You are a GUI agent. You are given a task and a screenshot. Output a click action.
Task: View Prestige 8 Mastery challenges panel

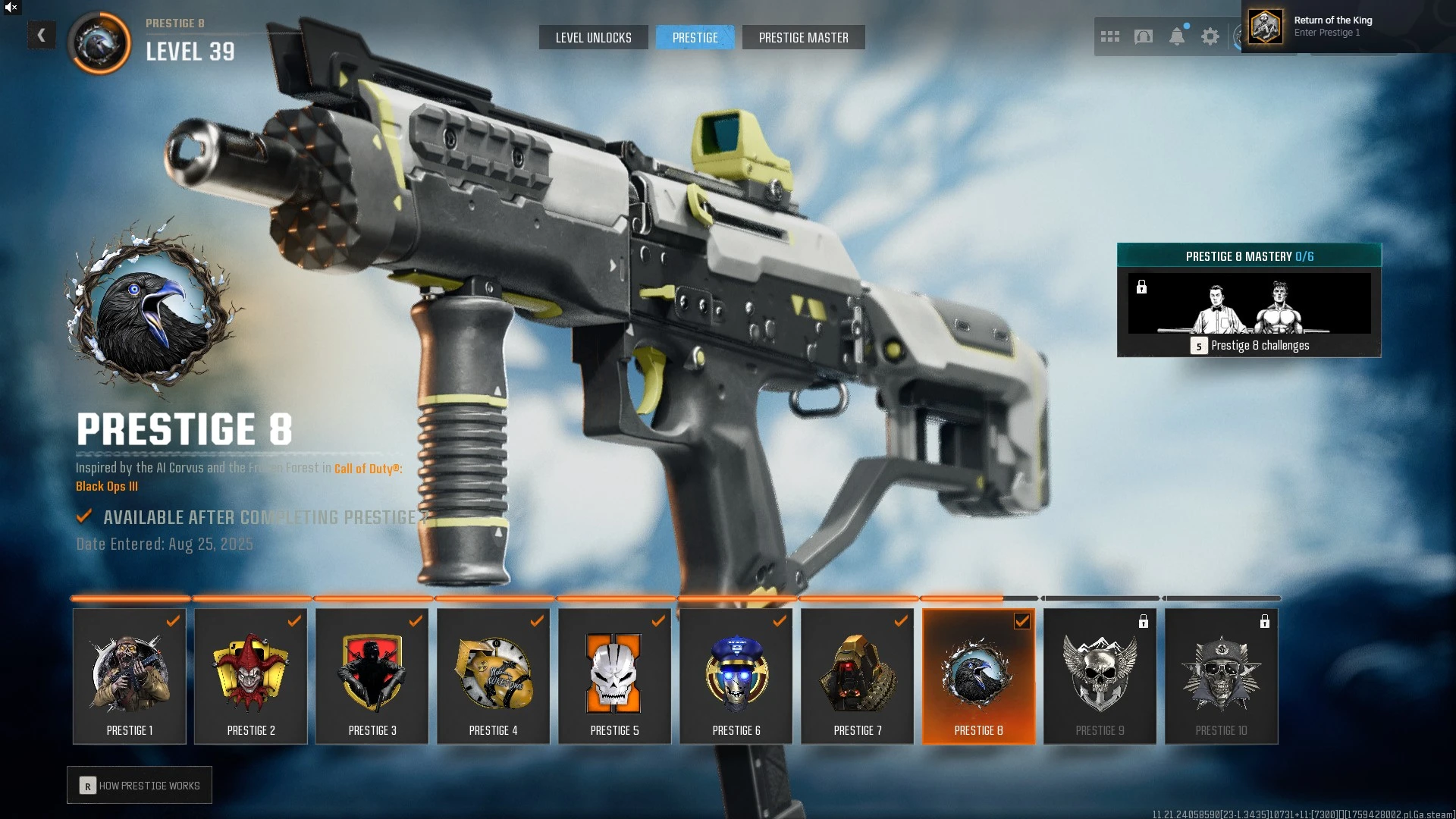[x=1249, y=300]
